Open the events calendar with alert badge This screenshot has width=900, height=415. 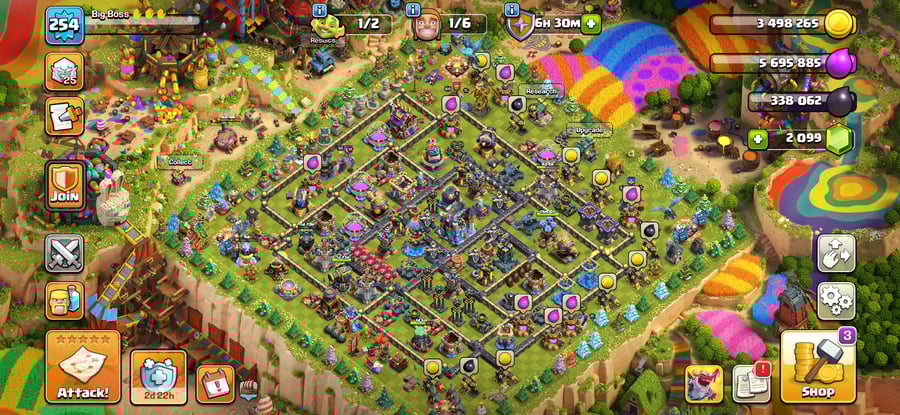click(x=215, y=382)
